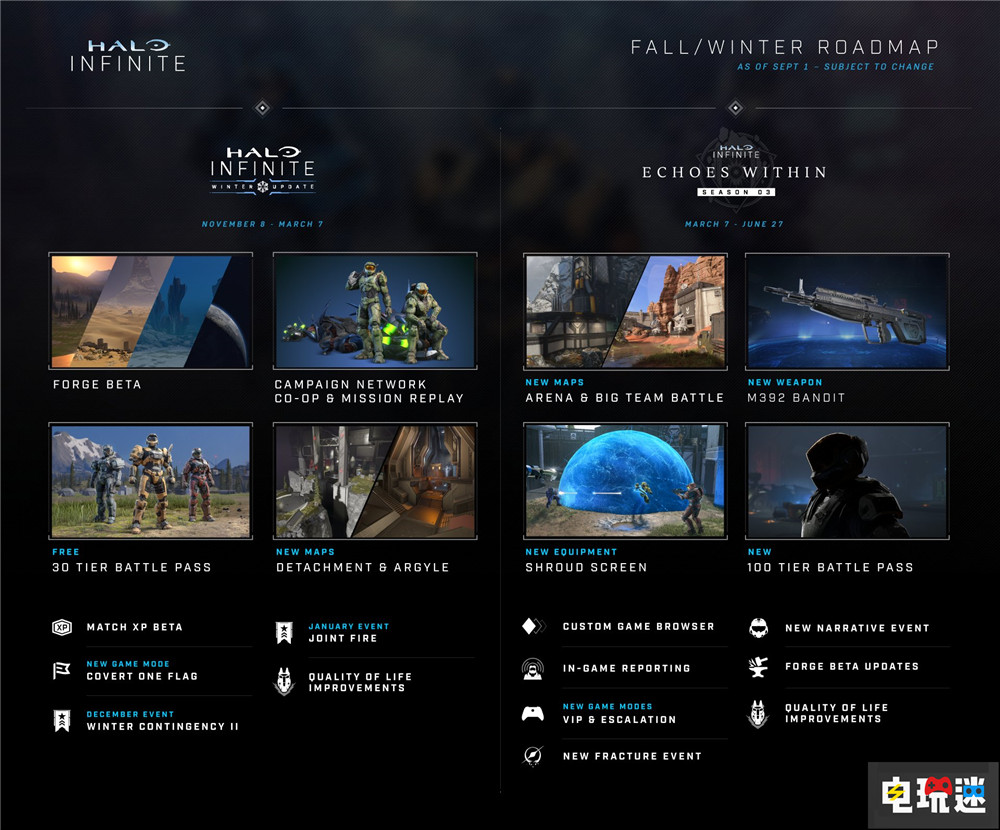Select the Forge Beta thumbnail
Viewport: 1000px width, 830px height.
(151, 310)
